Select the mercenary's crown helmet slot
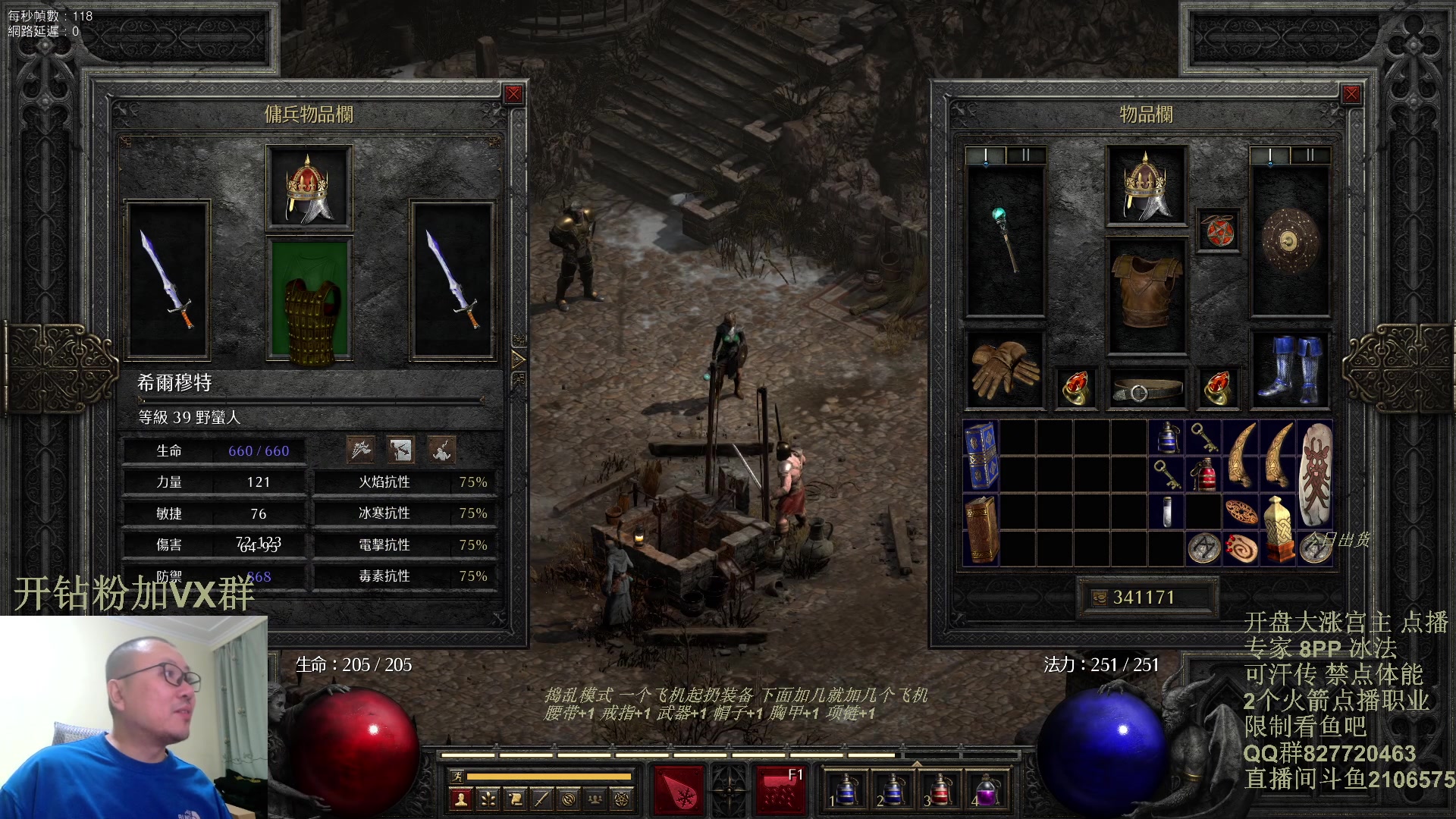Screen dimensions: 1456x819 click(x=309, y=187)
